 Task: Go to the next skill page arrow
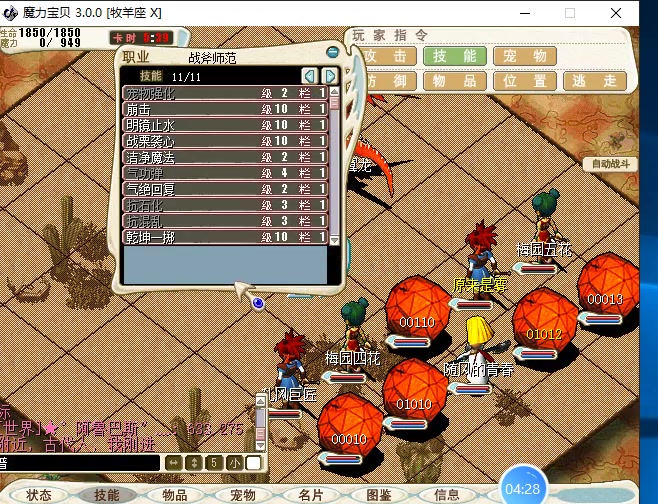[x=329, y=76]
